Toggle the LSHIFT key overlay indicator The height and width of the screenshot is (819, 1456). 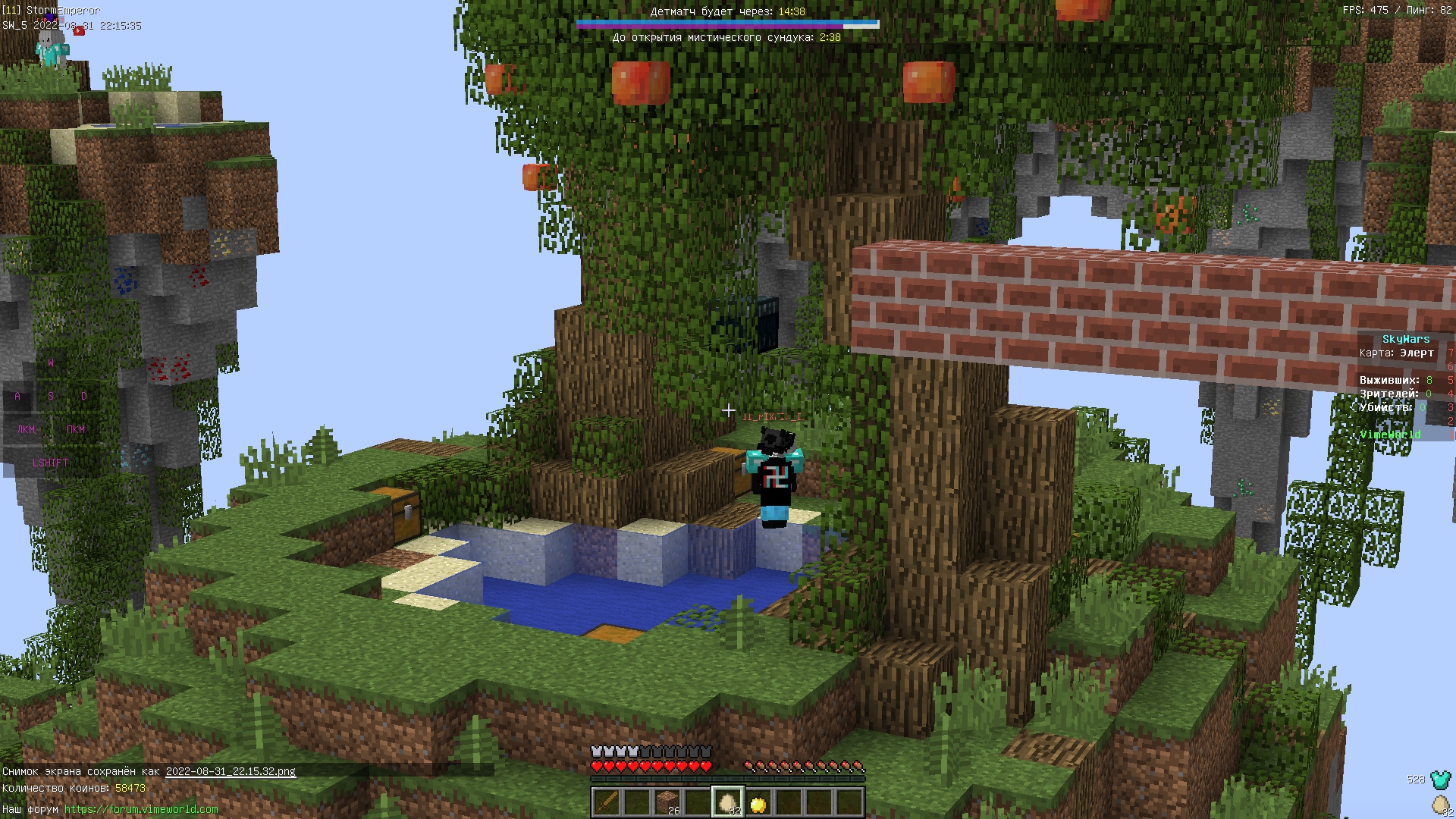[x=49, y=461]
